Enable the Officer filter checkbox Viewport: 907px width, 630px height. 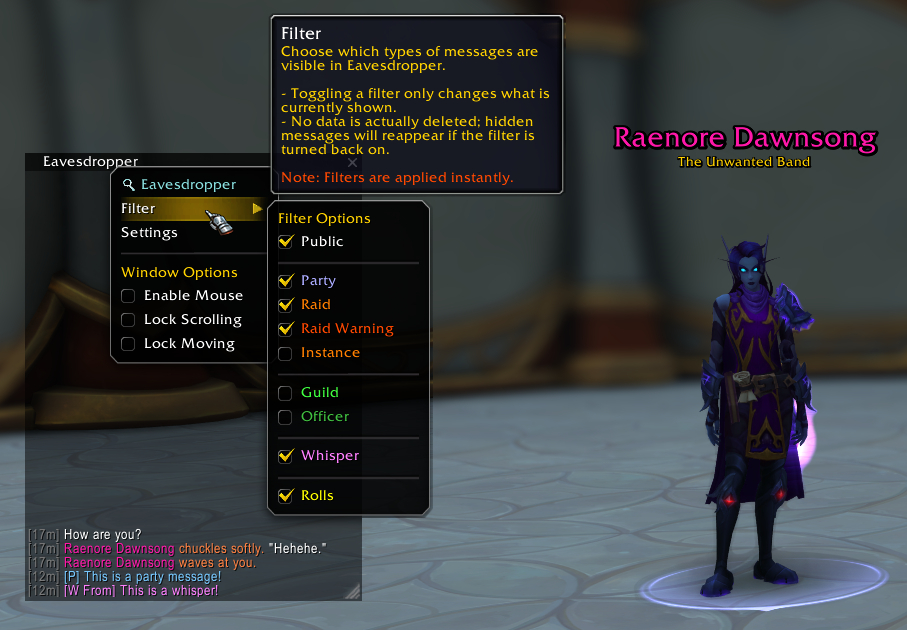pyautogui.click(x=286, y=417)
